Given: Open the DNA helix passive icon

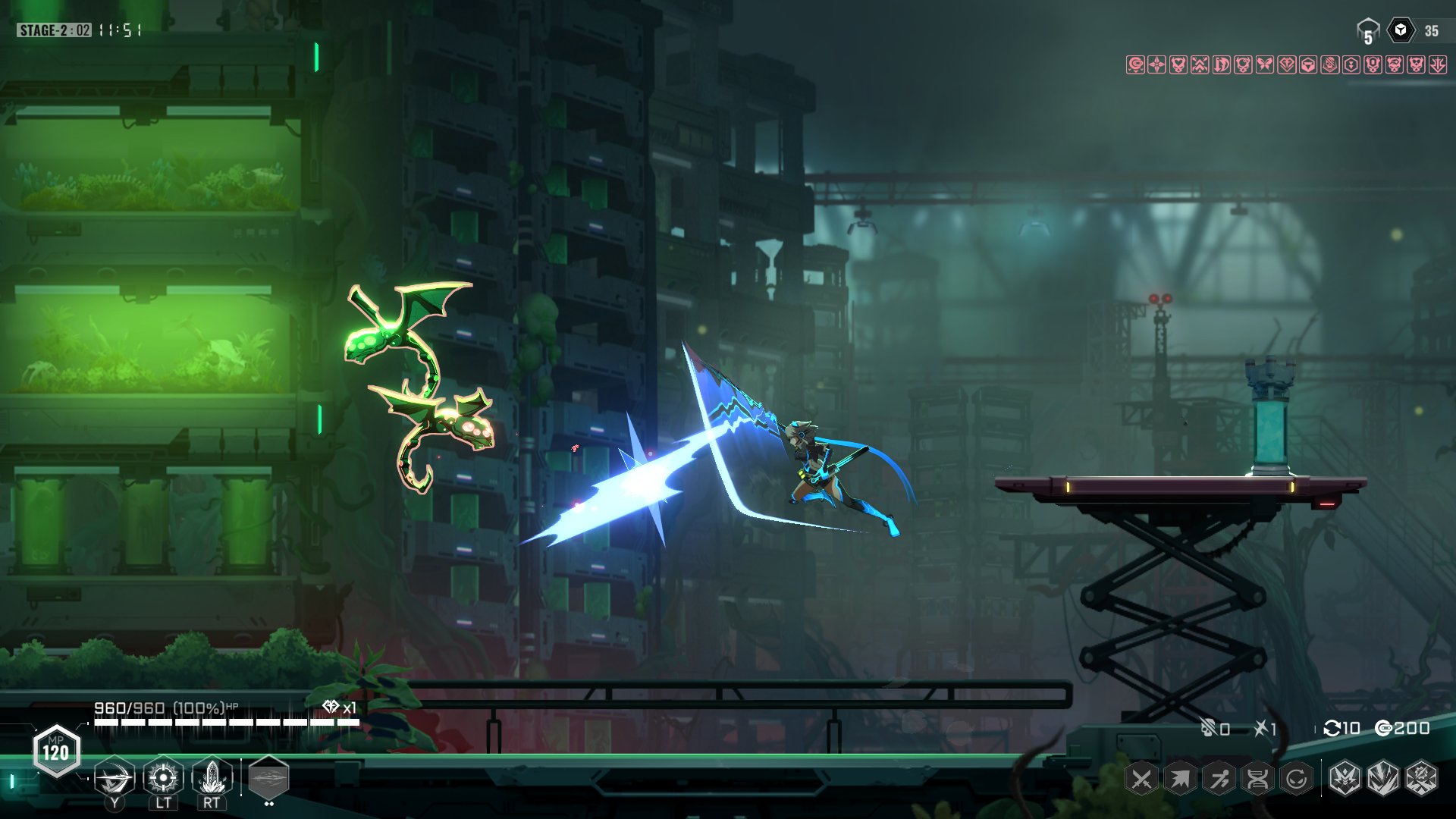Looking at the screenshot, I should (x=1258, y=779).
